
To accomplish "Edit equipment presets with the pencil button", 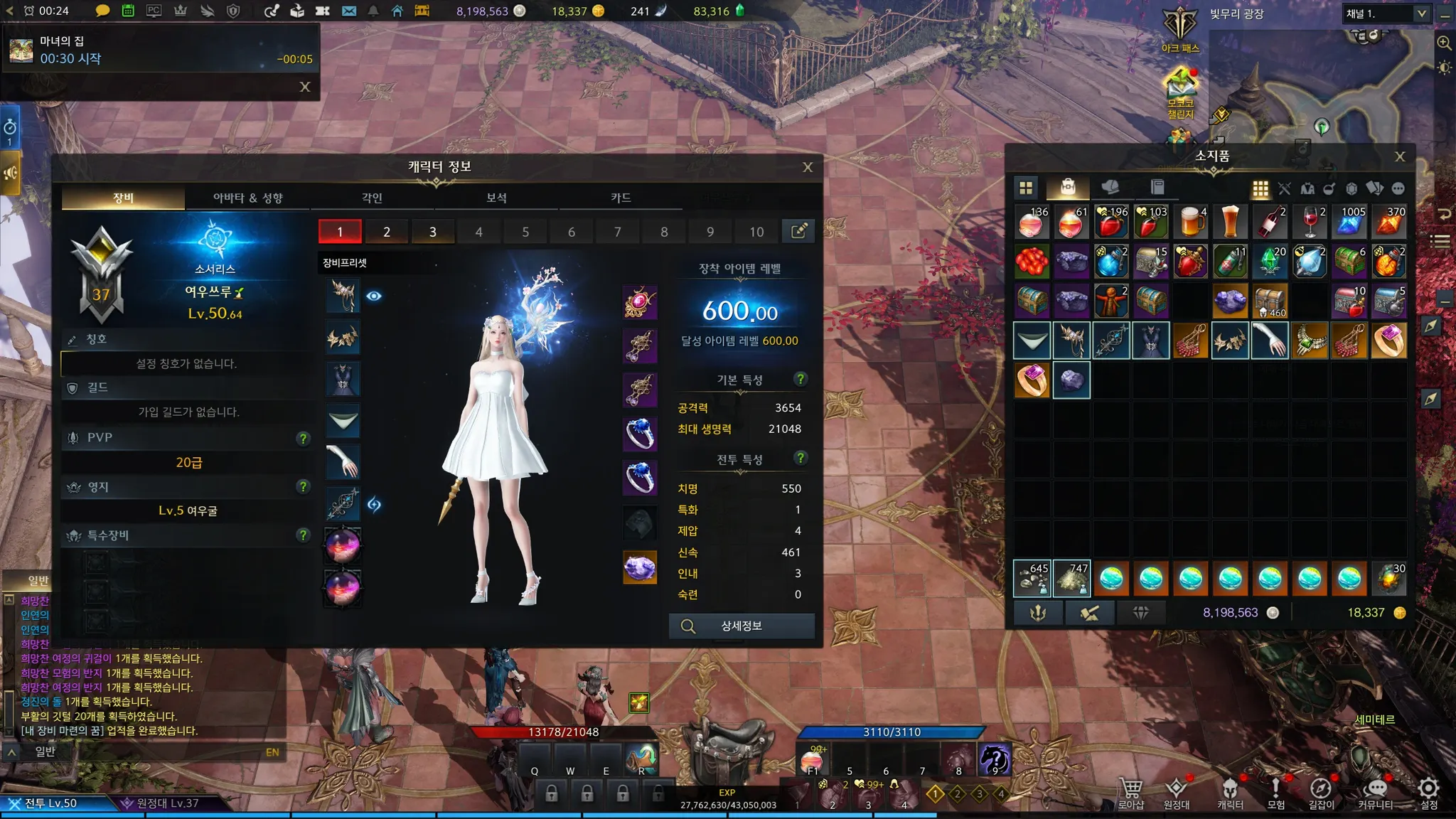I will (798, 231).
